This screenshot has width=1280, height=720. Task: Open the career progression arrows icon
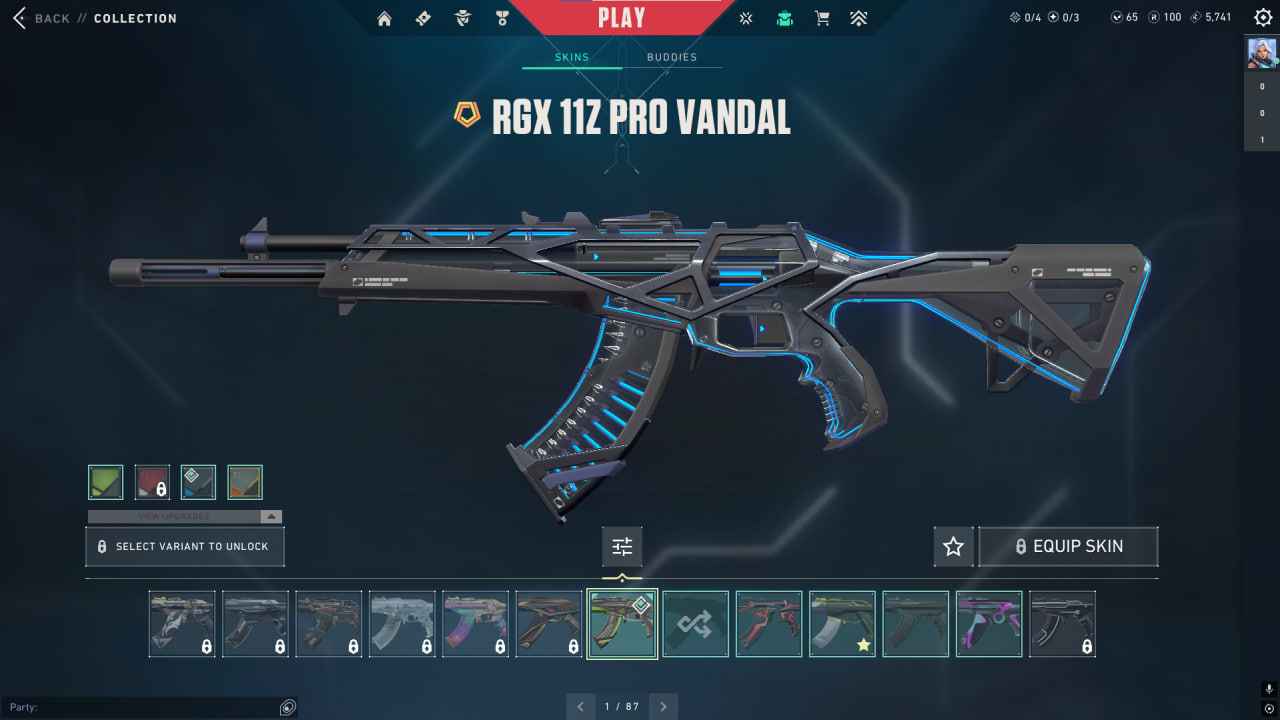pyautogui.click(x=859, y=17)
